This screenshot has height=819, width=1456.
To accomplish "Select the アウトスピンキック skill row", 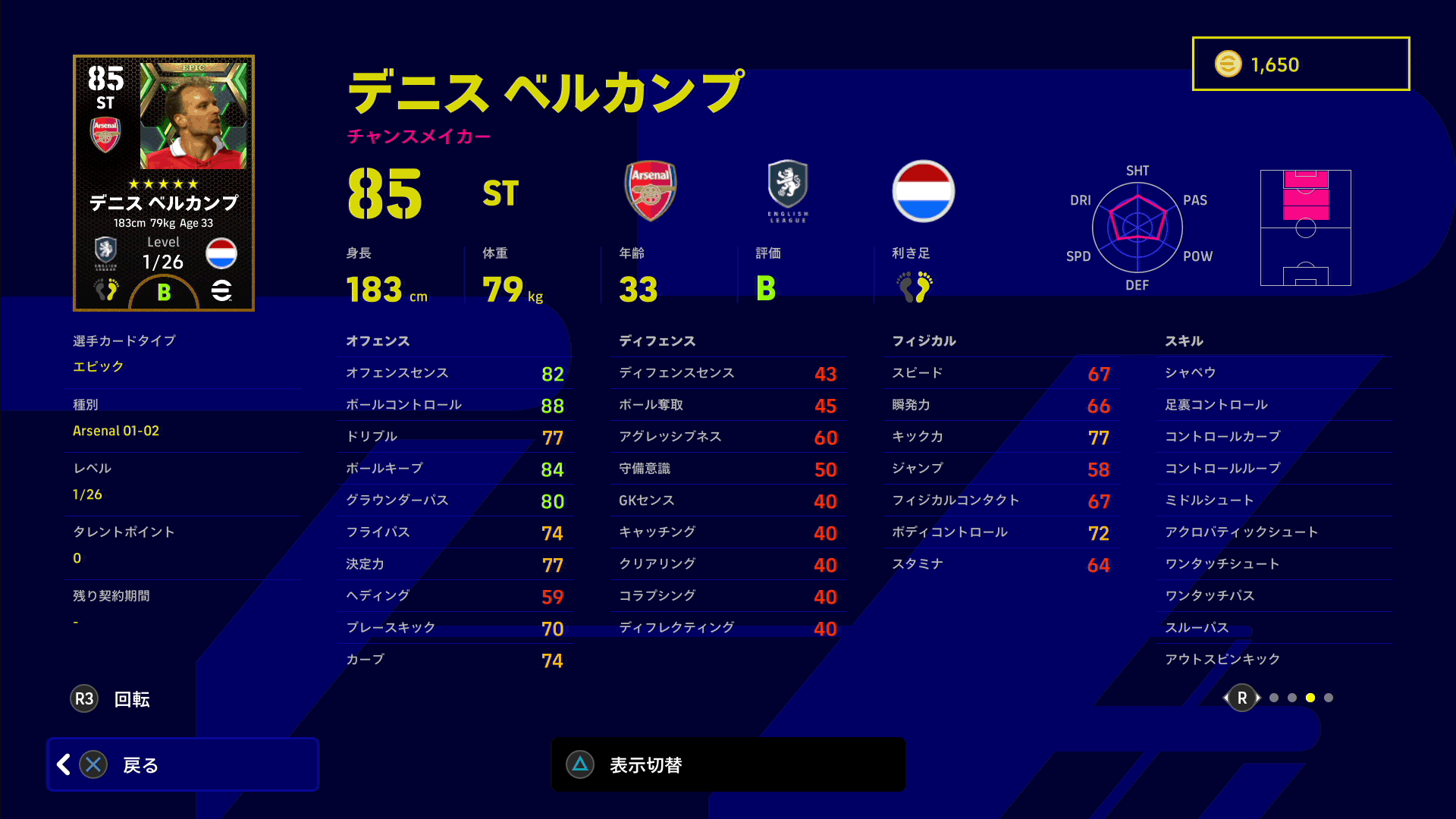I will point(1274,660).
